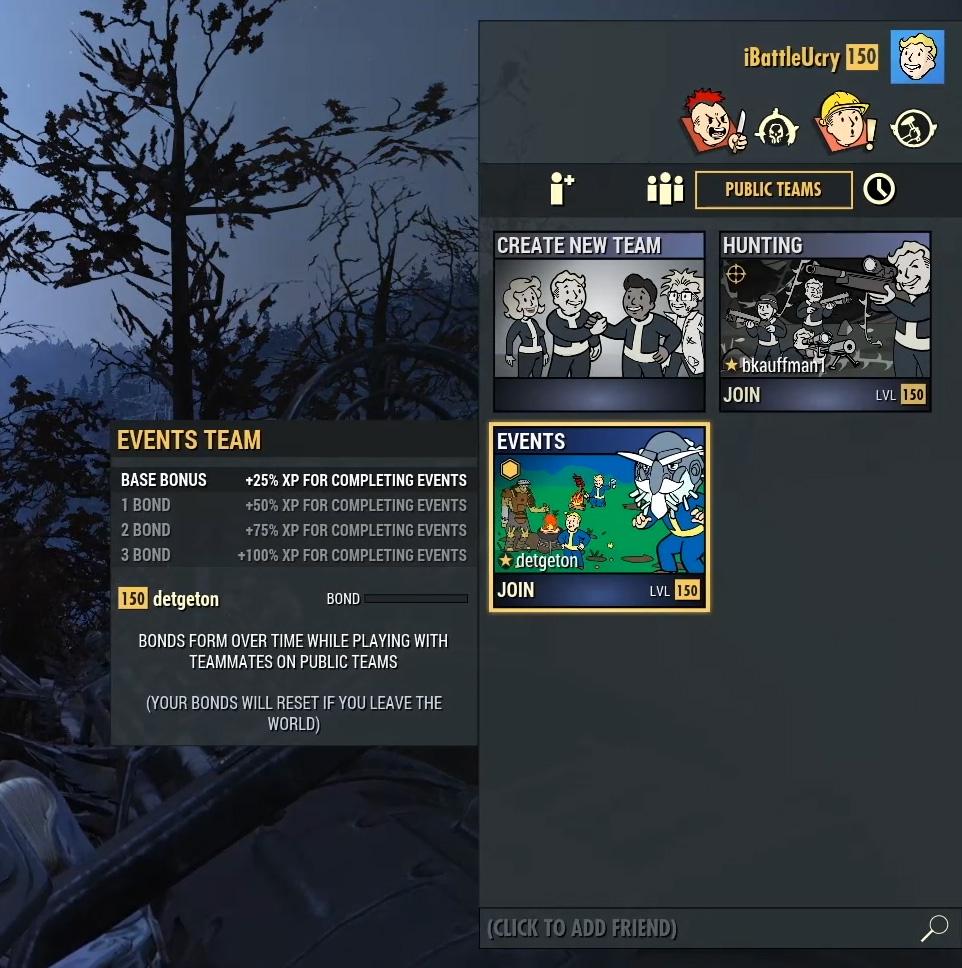Select the angry red-haired emote icon
The width and height of the screenshot is (962, 968).
[x=713, y=123]
